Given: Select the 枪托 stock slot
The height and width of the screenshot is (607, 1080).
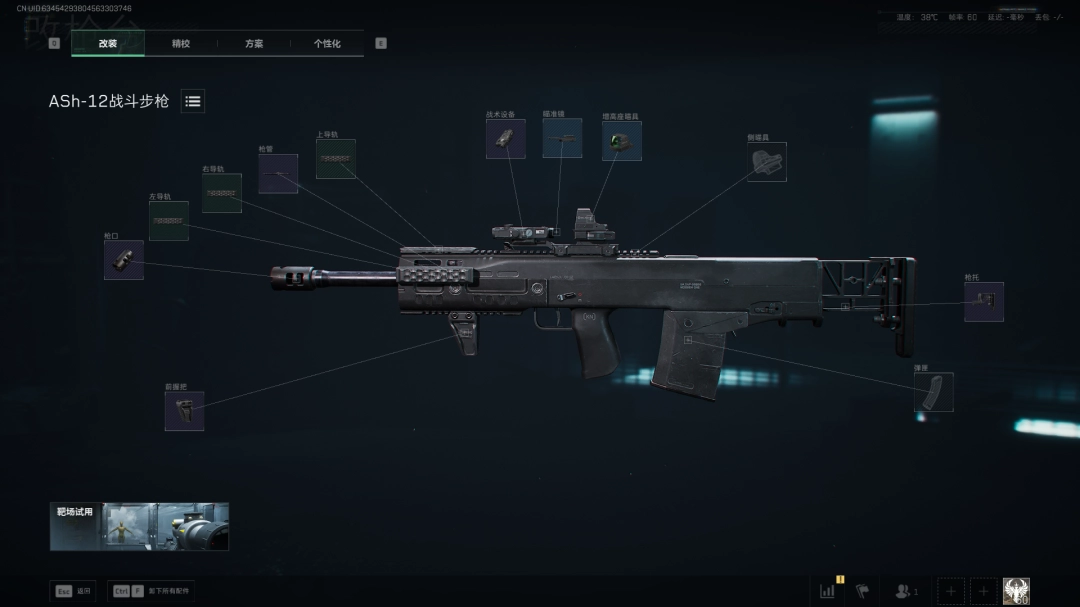Looking at the screenshot, I should click(984, 301).
